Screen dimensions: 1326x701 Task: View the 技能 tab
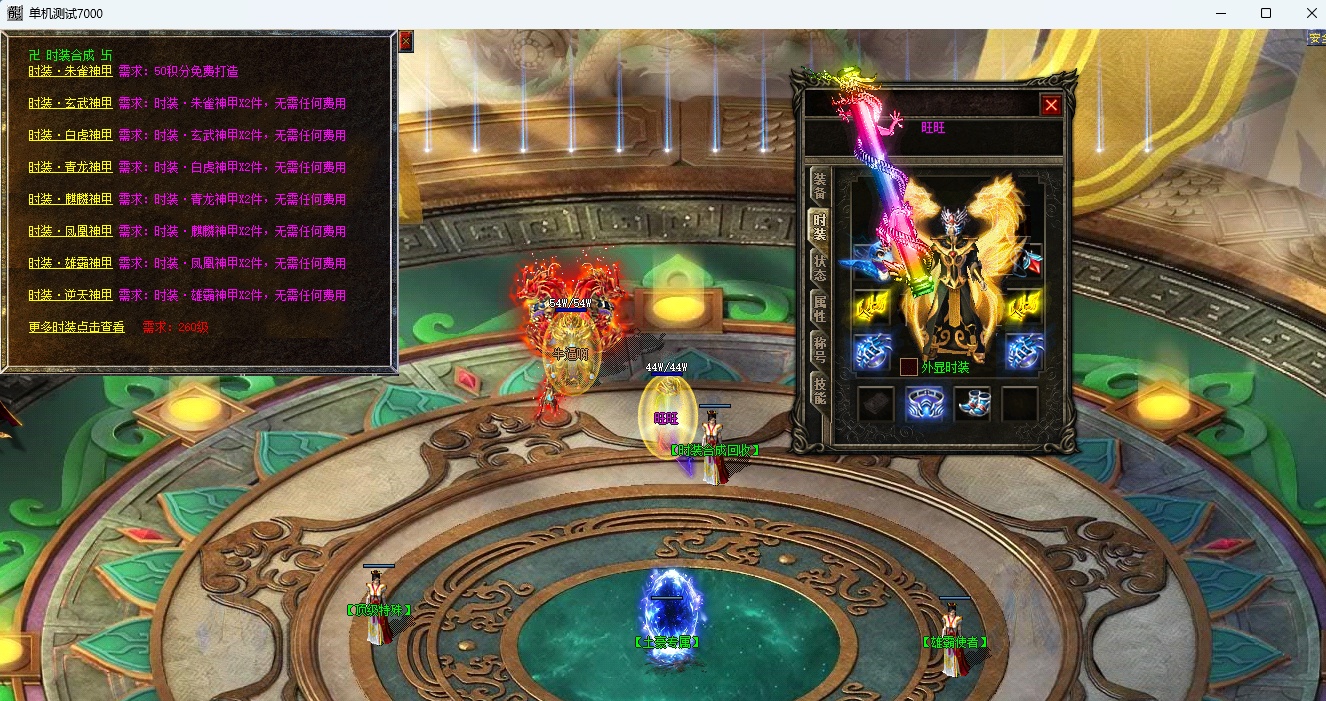tap(819, 390)
